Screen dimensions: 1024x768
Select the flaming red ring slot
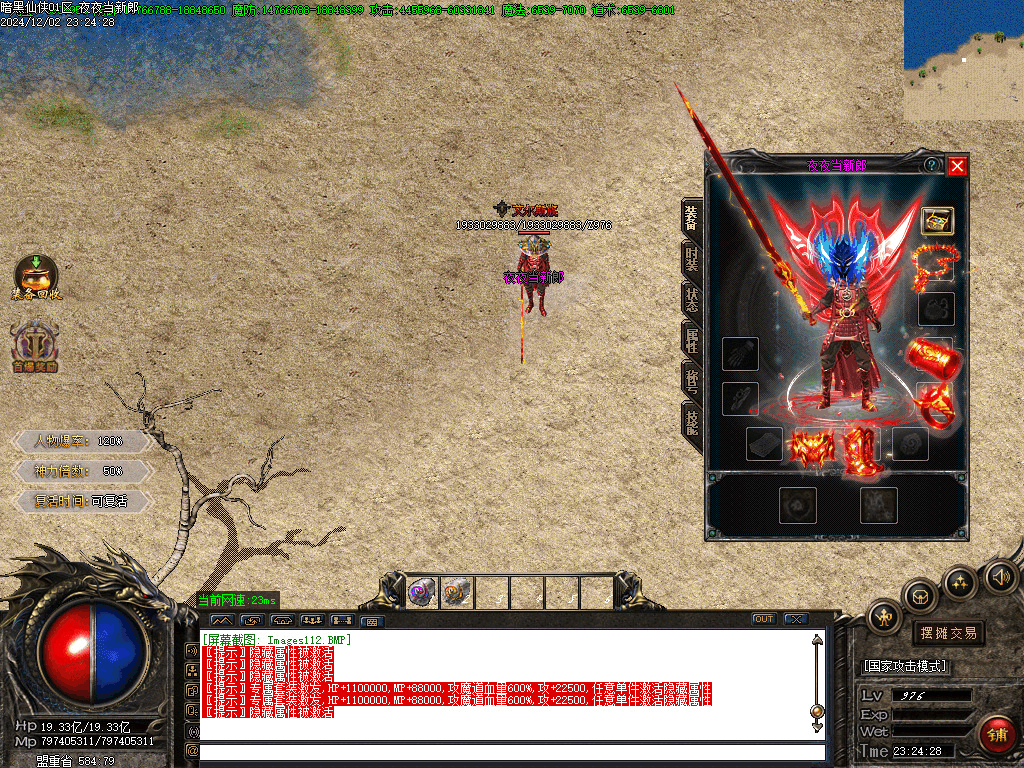tap(934, 404)
